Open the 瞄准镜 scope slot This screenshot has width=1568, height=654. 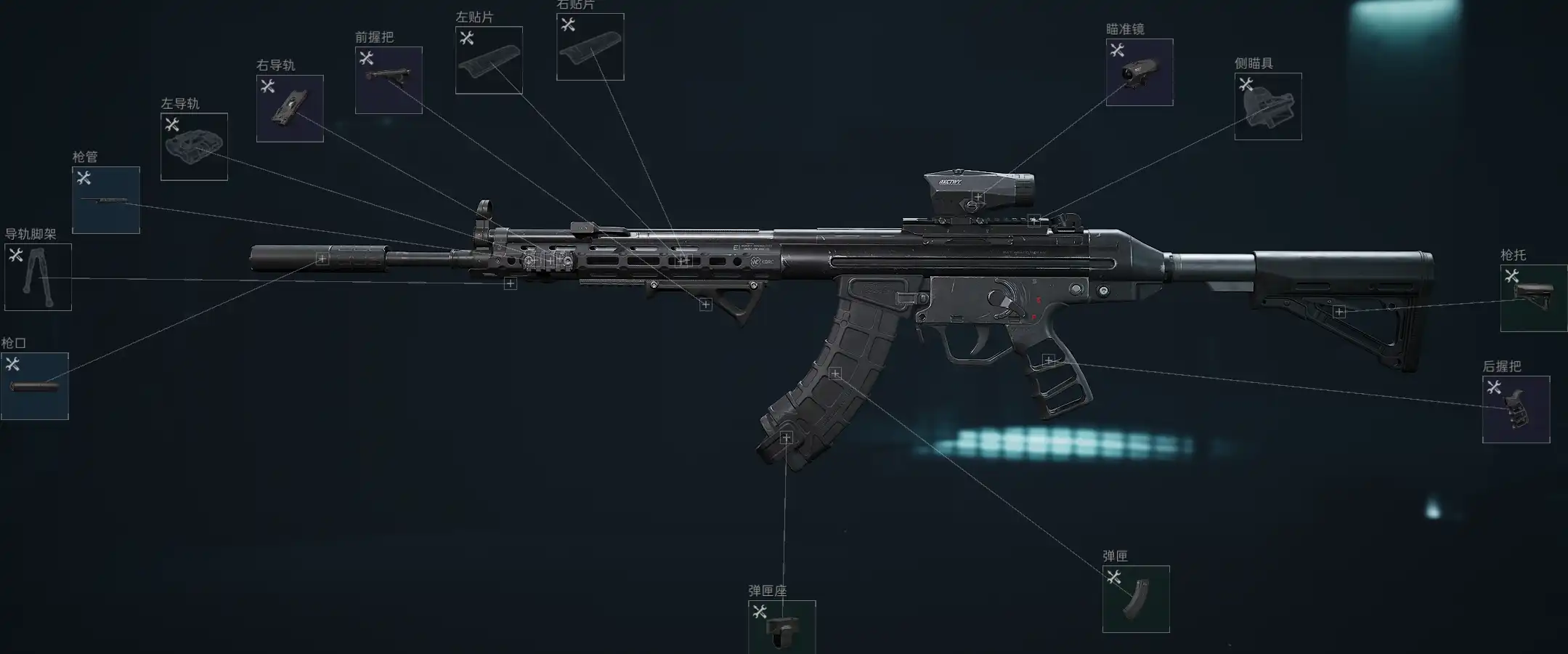(x=1139, y=72)
